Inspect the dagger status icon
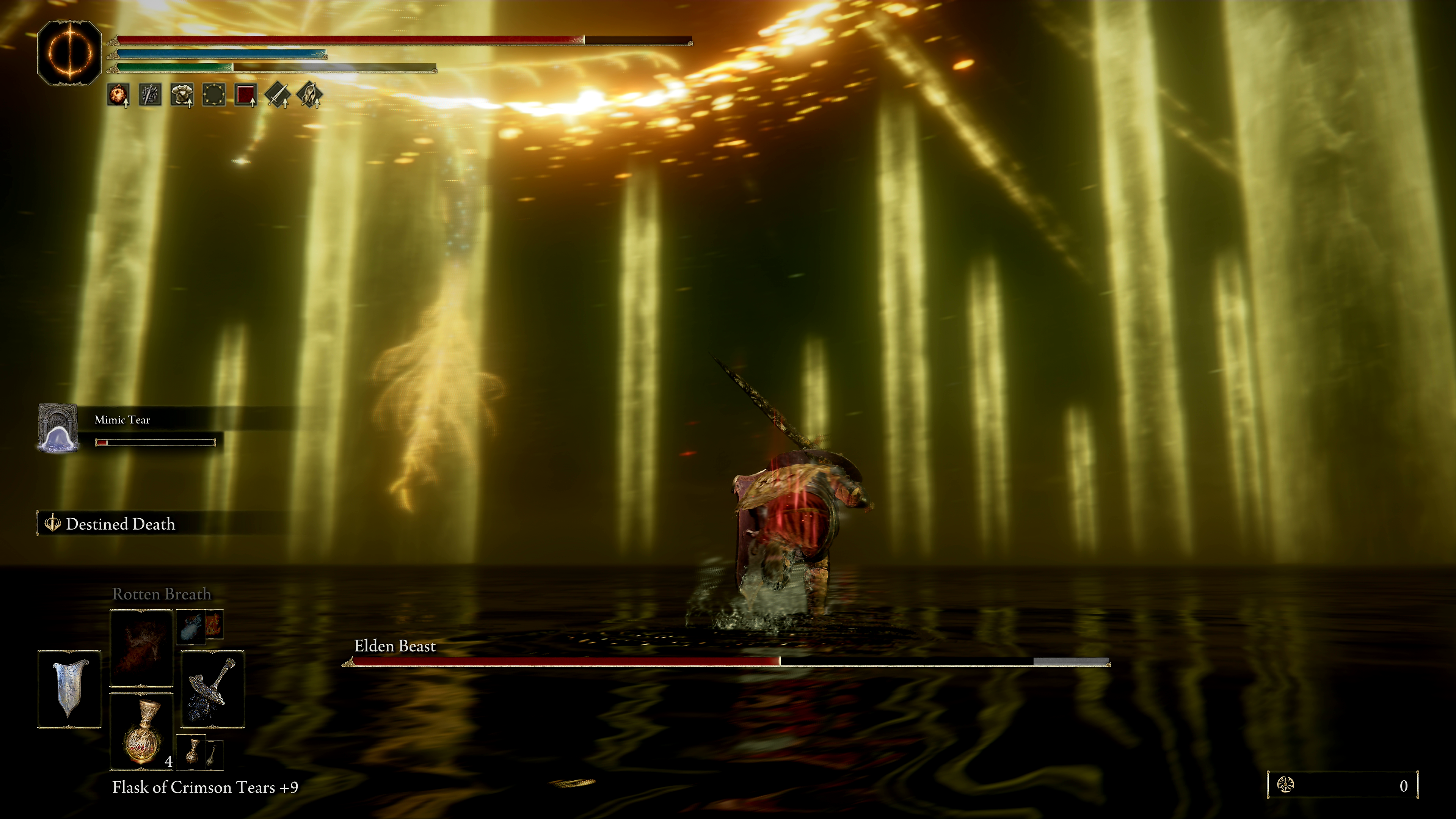The height and width of the screenshot is (819, 1456). (x=151, y=94)
